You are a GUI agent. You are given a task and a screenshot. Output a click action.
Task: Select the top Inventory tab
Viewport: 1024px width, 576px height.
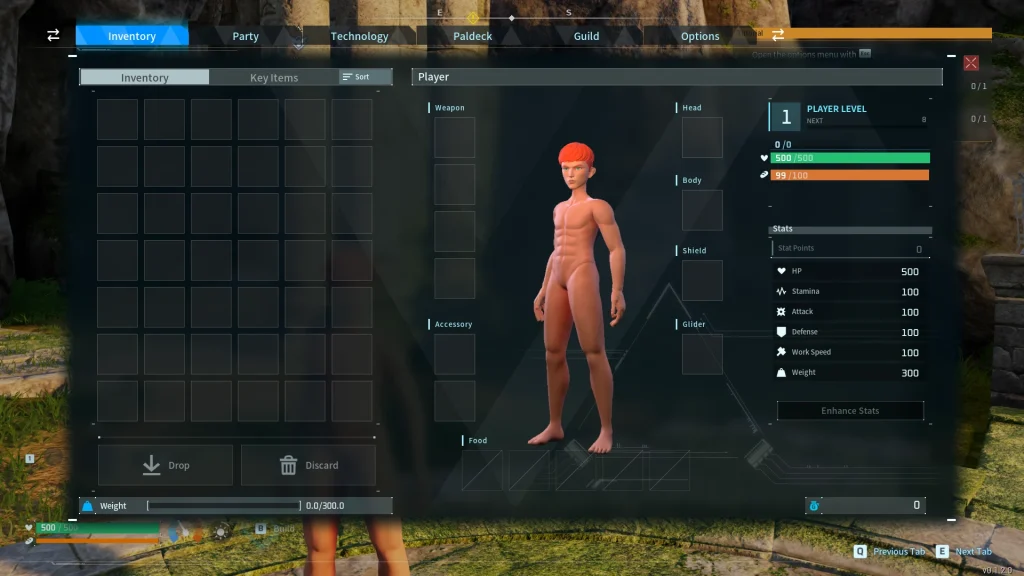[x=132, y=36]
